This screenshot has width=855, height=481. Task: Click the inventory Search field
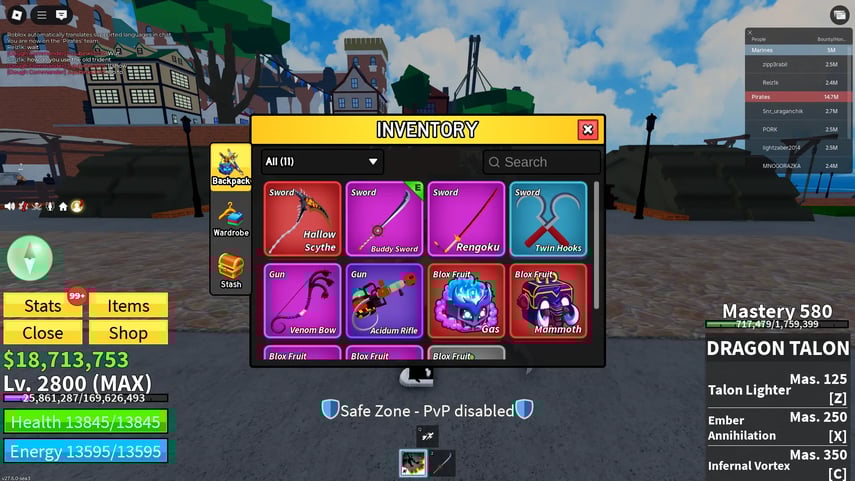542,162
